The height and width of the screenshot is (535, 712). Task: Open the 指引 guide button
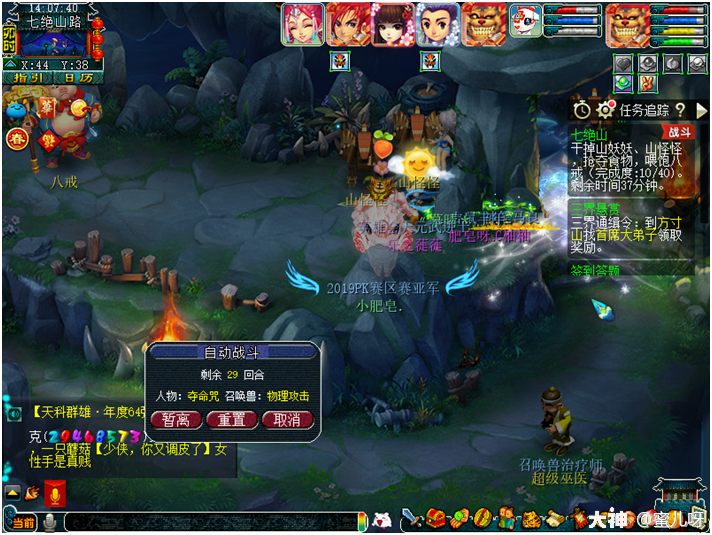tap(27, 78)
